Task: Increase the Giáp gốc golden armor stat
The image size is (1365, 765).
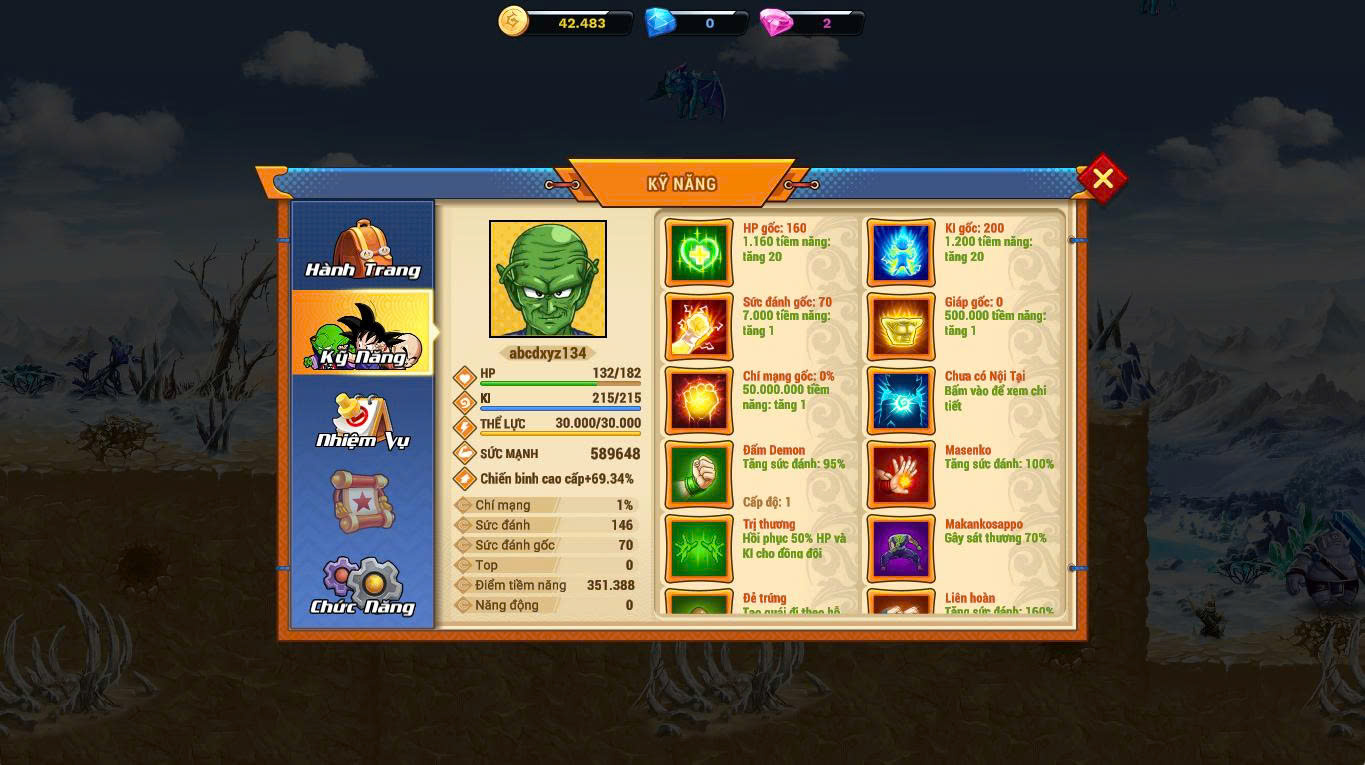Action: [x=901, y=326]
